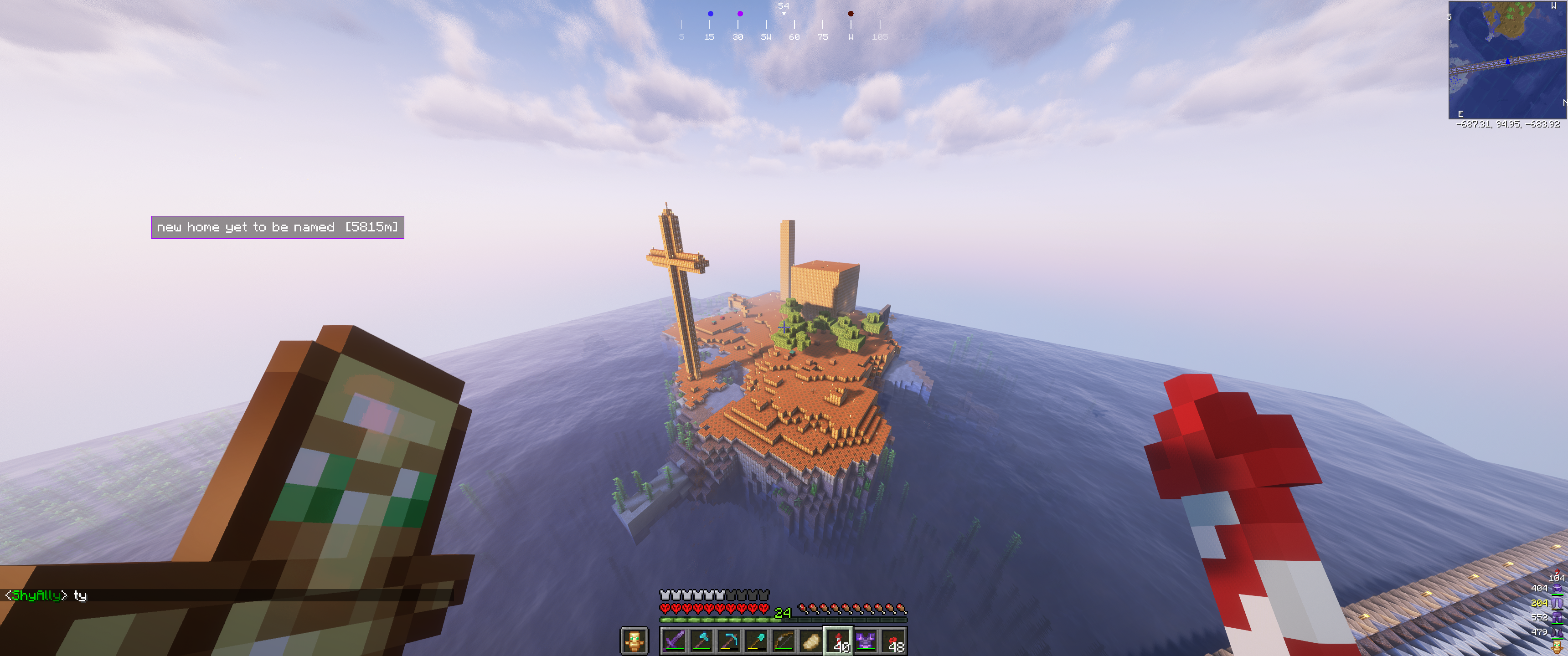Choose the poppy stack of 48

point(893,641)
